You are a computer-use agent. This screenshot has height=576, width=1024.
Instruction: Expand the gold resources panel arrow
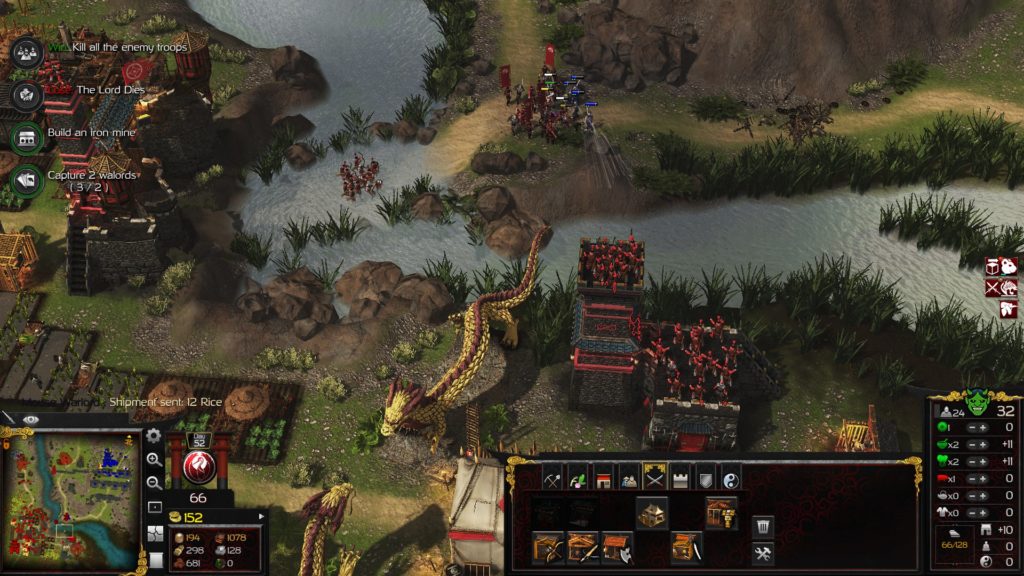262,517
